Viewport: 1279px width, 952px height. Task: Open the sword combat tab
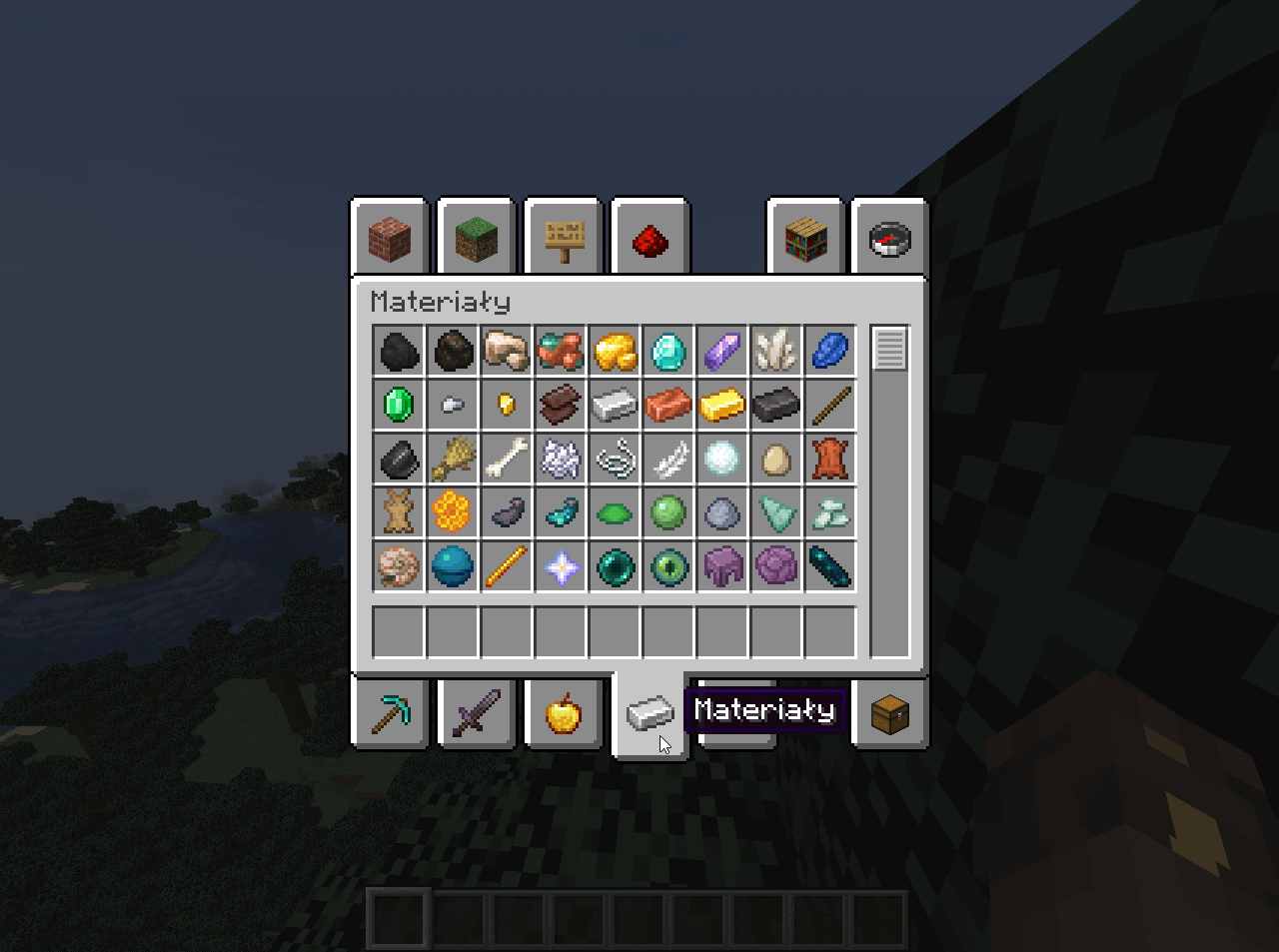[477, 713]
